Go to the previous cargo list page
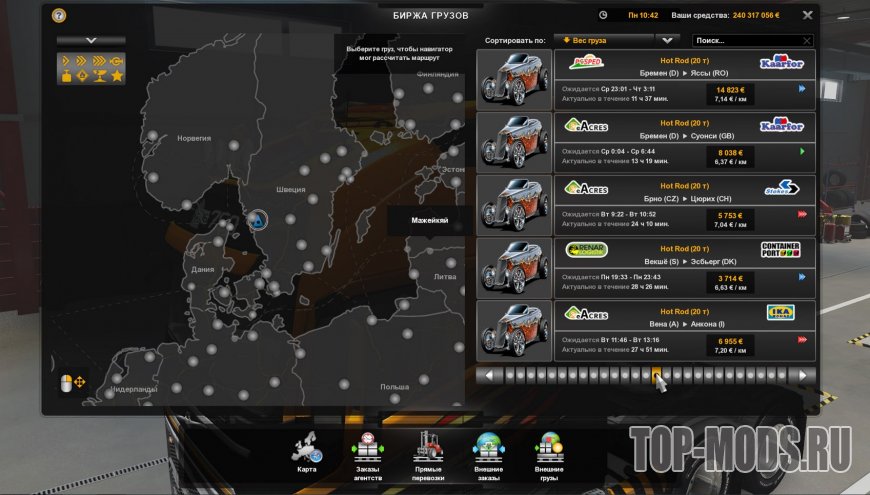The image size is (870, 495). click(x=489, y=376)
